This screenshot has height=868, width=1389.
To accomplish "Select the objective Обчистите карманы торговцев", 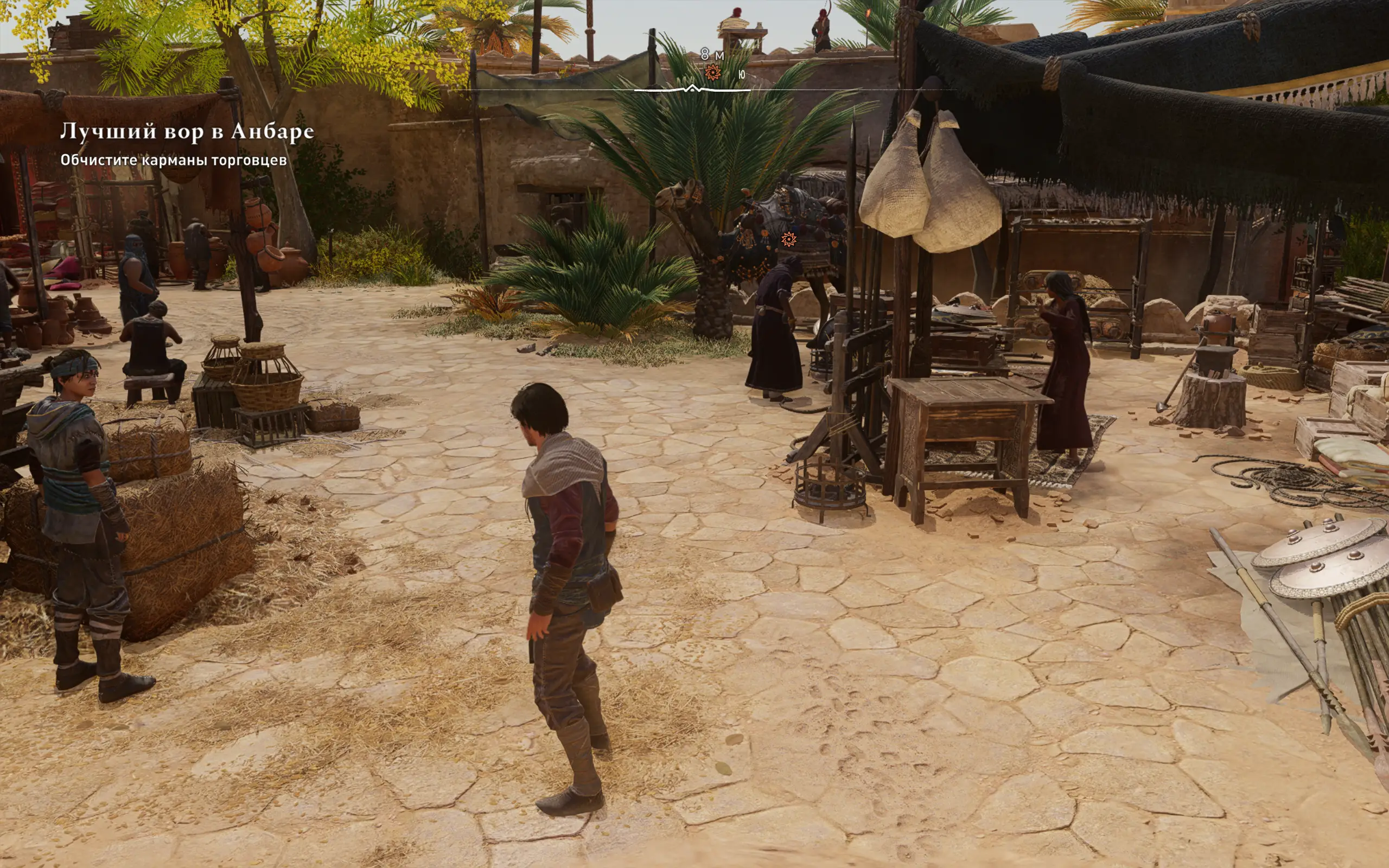I will [173, 160].
